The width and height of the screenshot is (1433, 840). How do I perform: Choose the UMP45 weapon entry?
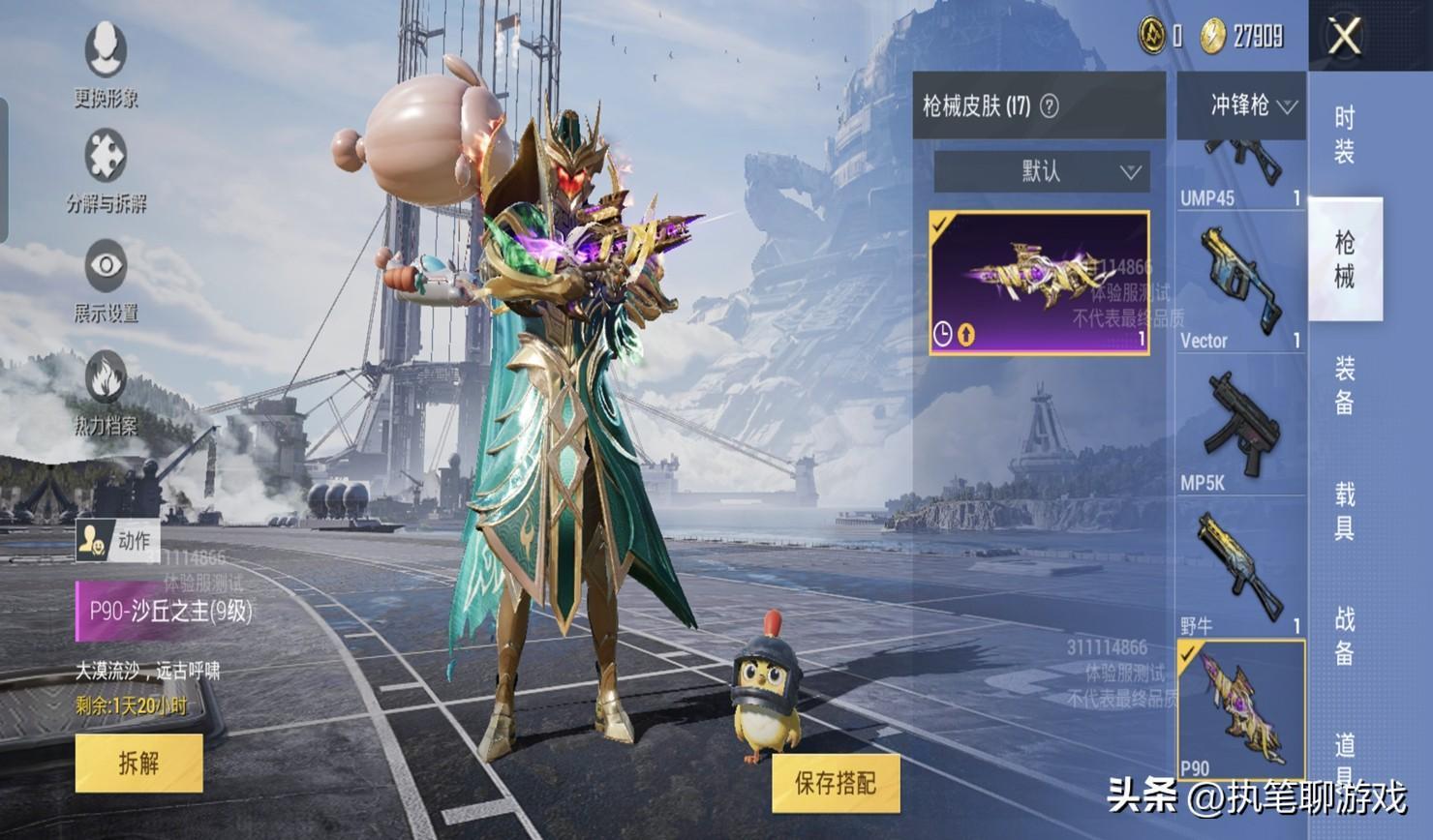(x=1240, y=176)
